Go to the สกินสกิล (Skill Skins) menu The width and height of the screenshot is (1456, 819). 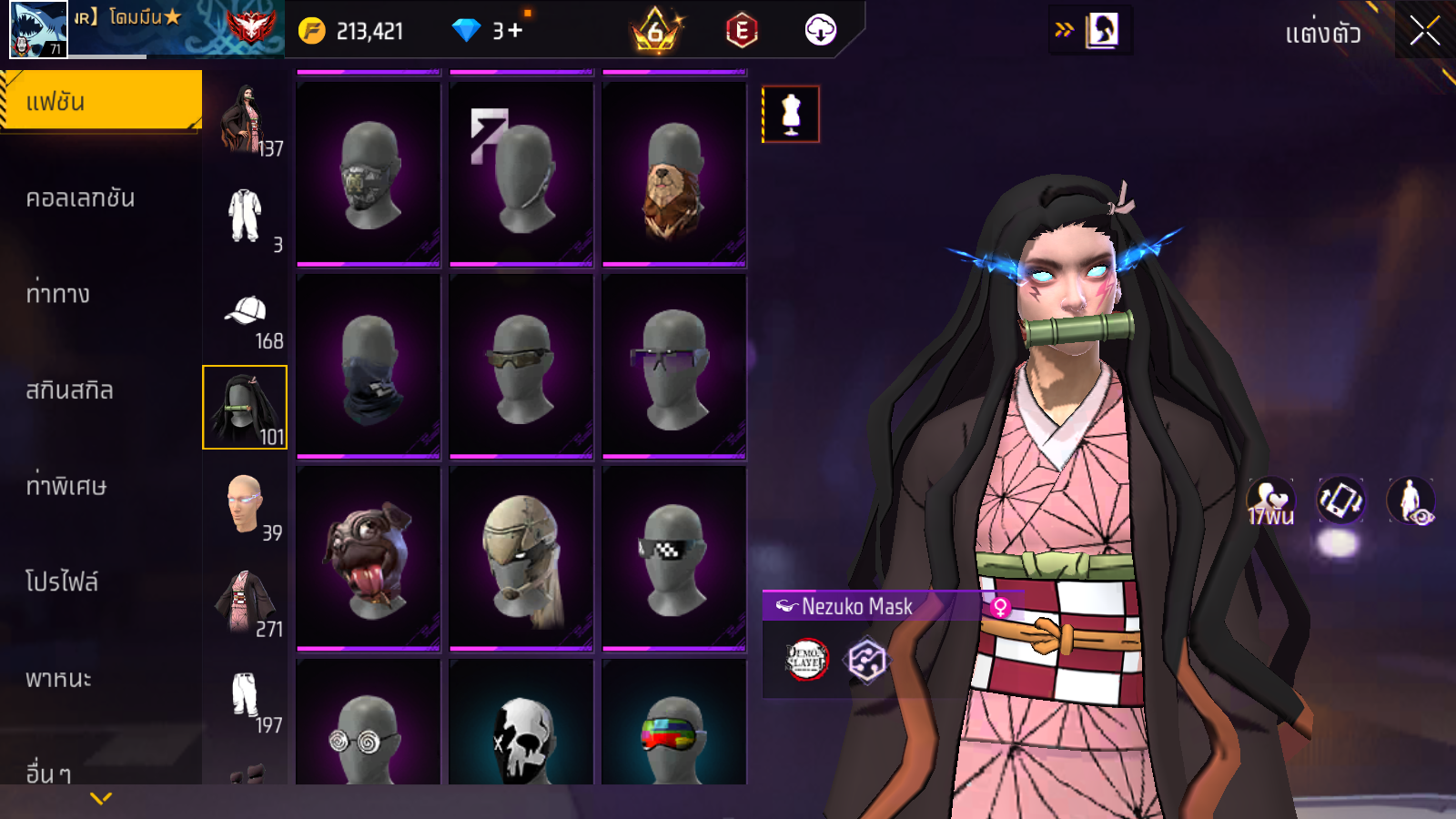tap(69, 390)
